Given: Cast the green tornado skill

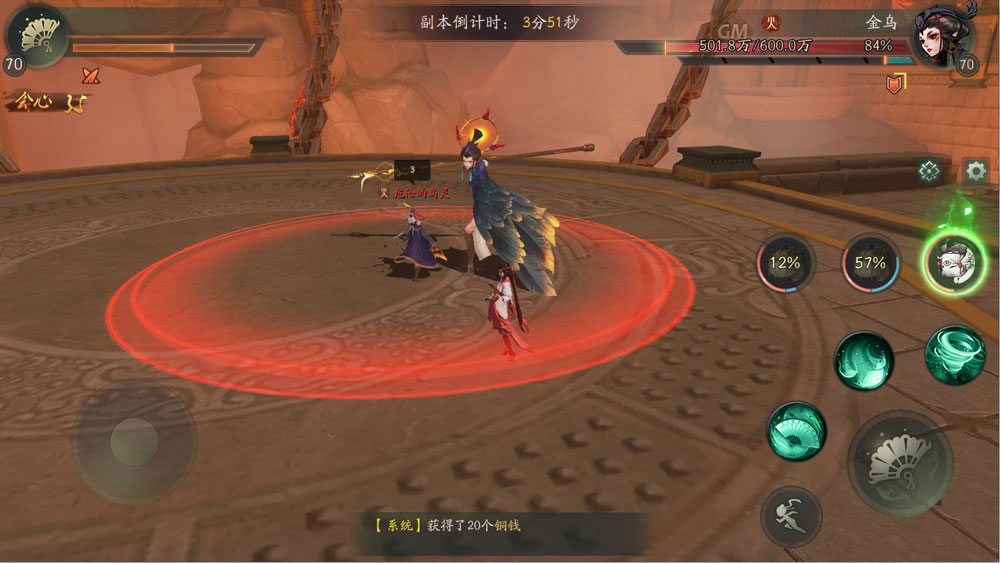Looking at the screenshot, I should pyautogui.click(x=954, y=355).
